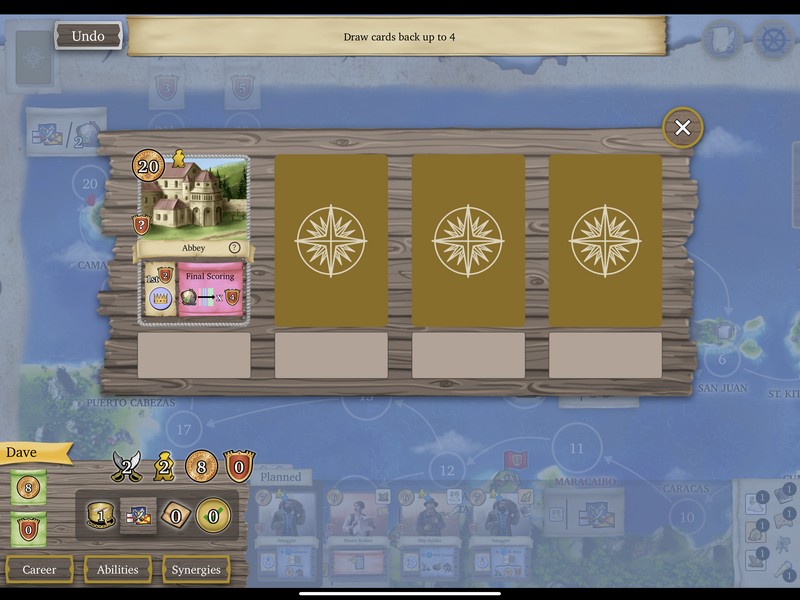Image resolution: width=800 pixels, height=600 pixels.
Task: Click the ship's wheel settings icon
Action: tap(772, 38)
